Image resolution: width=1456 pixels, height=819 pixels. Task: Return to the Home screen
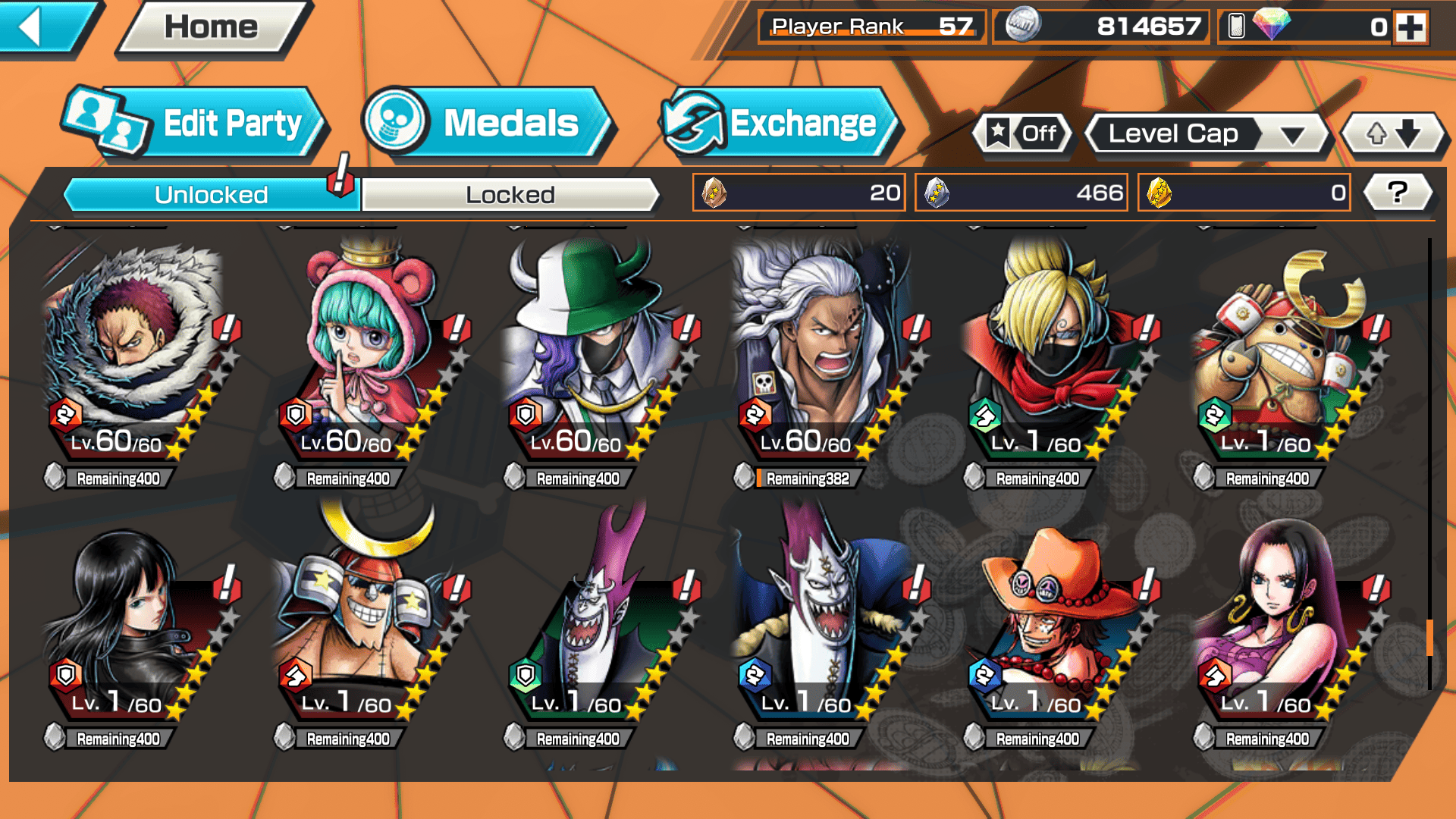pyautogui.click(x=212, y=28)
